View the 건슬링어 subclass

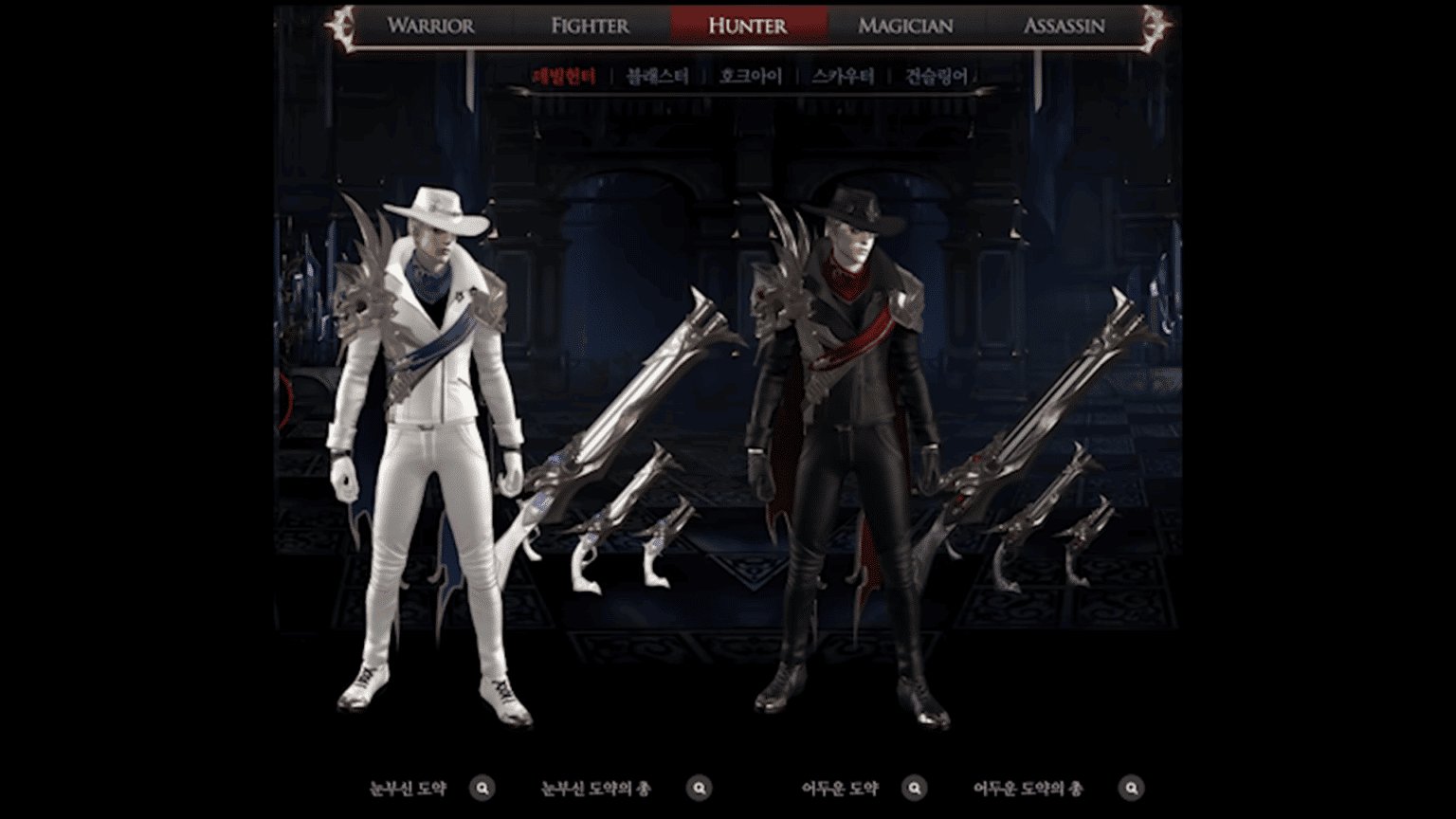pos(936,77)
